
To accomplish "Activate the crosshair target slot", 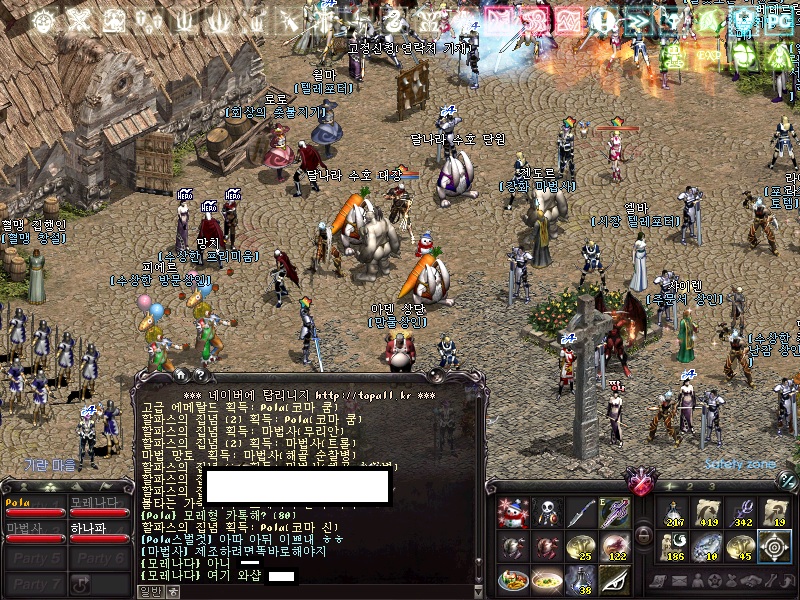I will [775, 546].
